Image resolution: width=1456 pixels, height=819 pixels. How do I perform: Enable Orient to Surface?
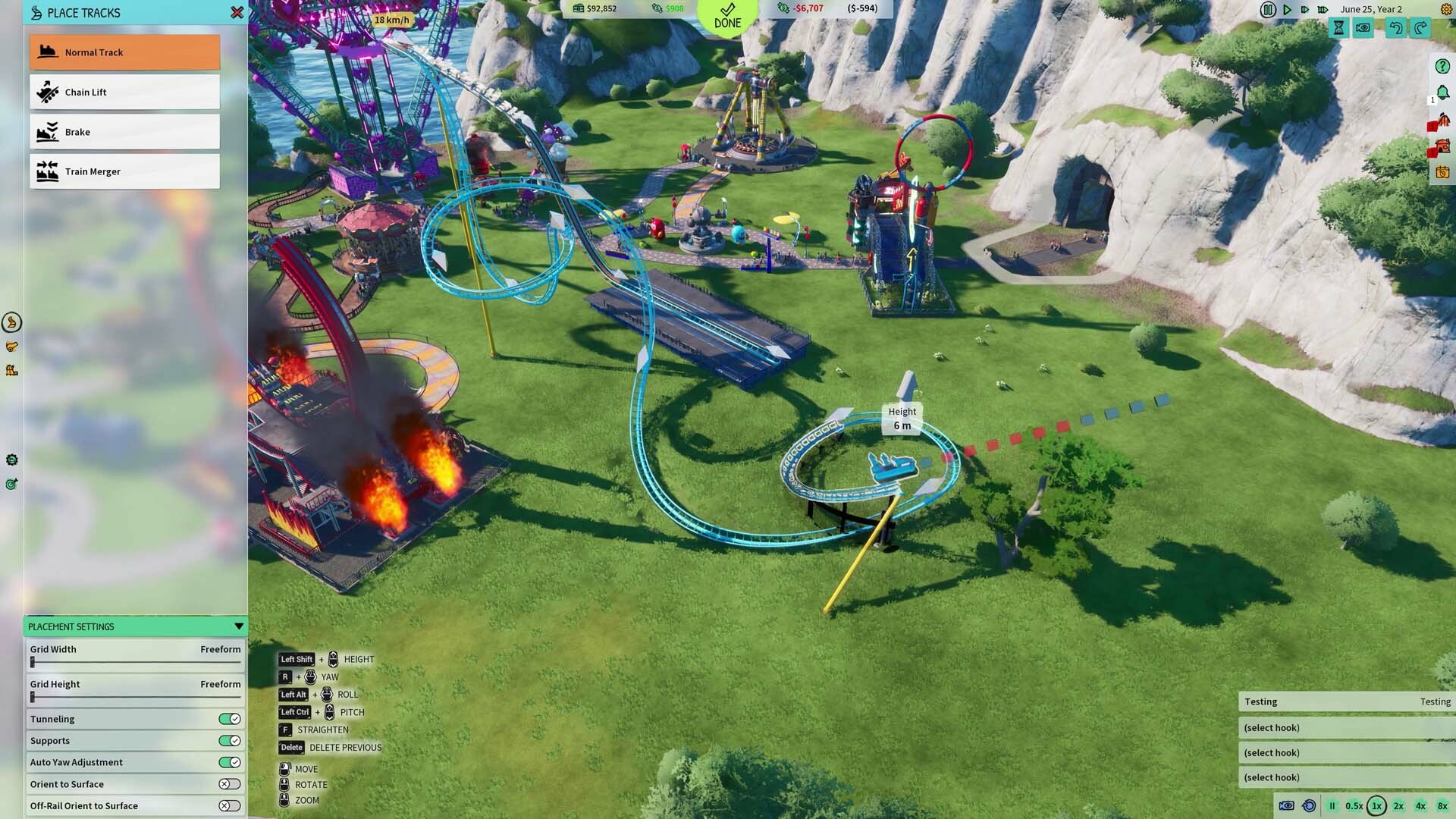pyautogui.click(x=228, y=784)
